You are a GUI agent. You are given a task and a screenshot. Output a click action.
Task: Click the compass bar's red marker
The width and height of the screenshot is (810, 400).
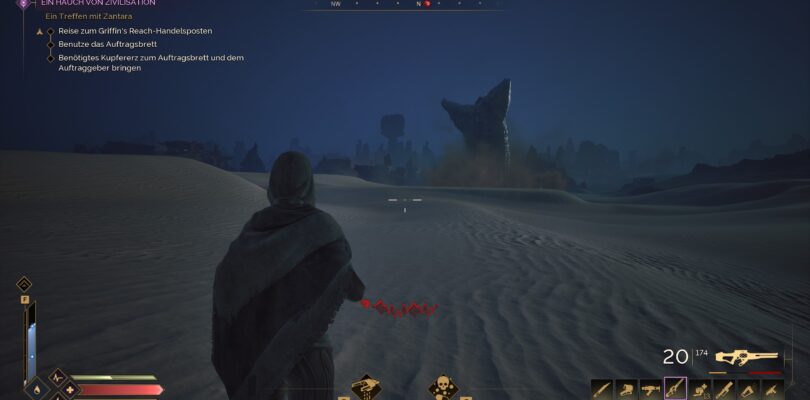click(x=427, y=4)
